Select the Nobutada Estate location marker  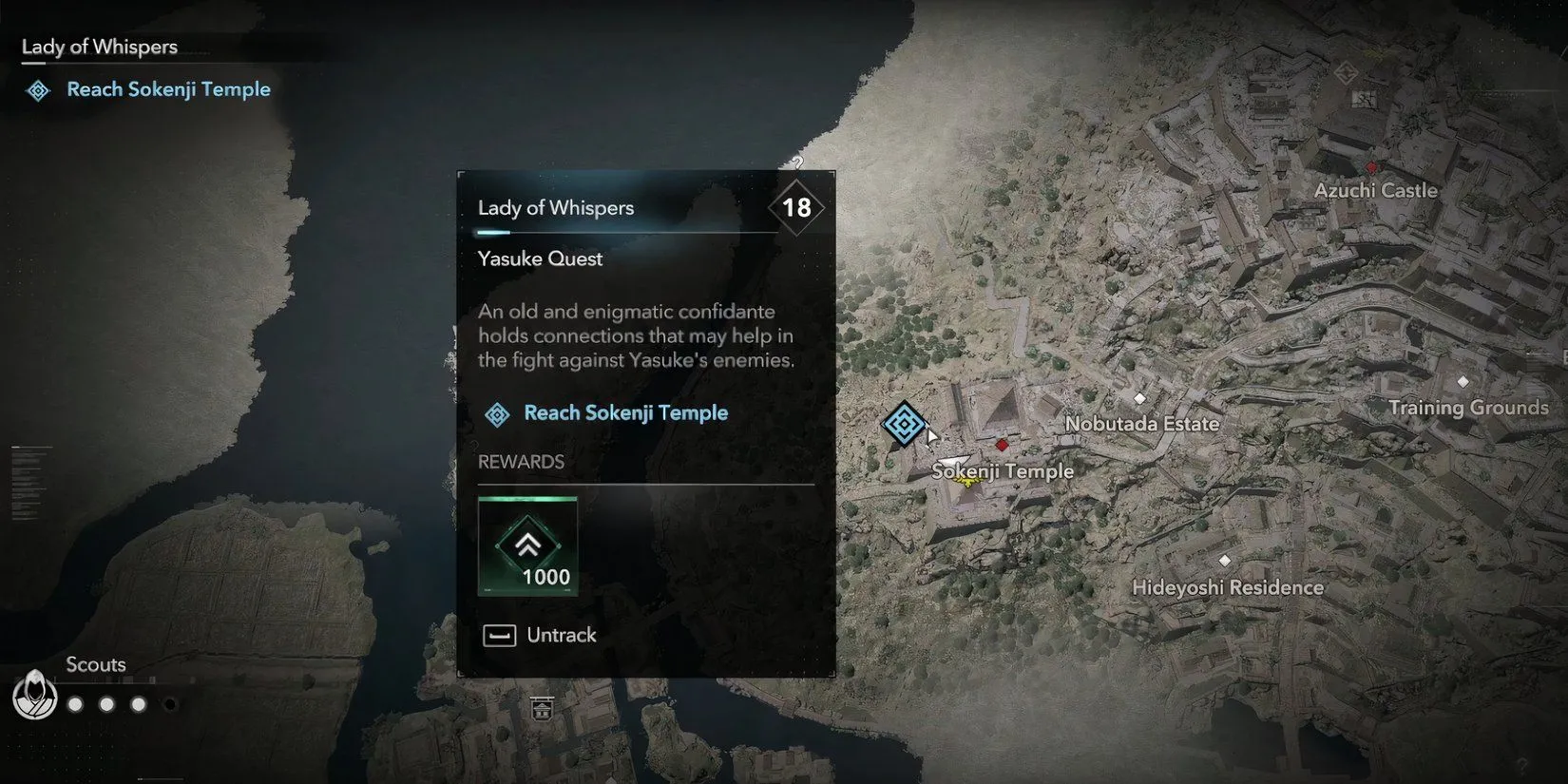pos(1139,398)
